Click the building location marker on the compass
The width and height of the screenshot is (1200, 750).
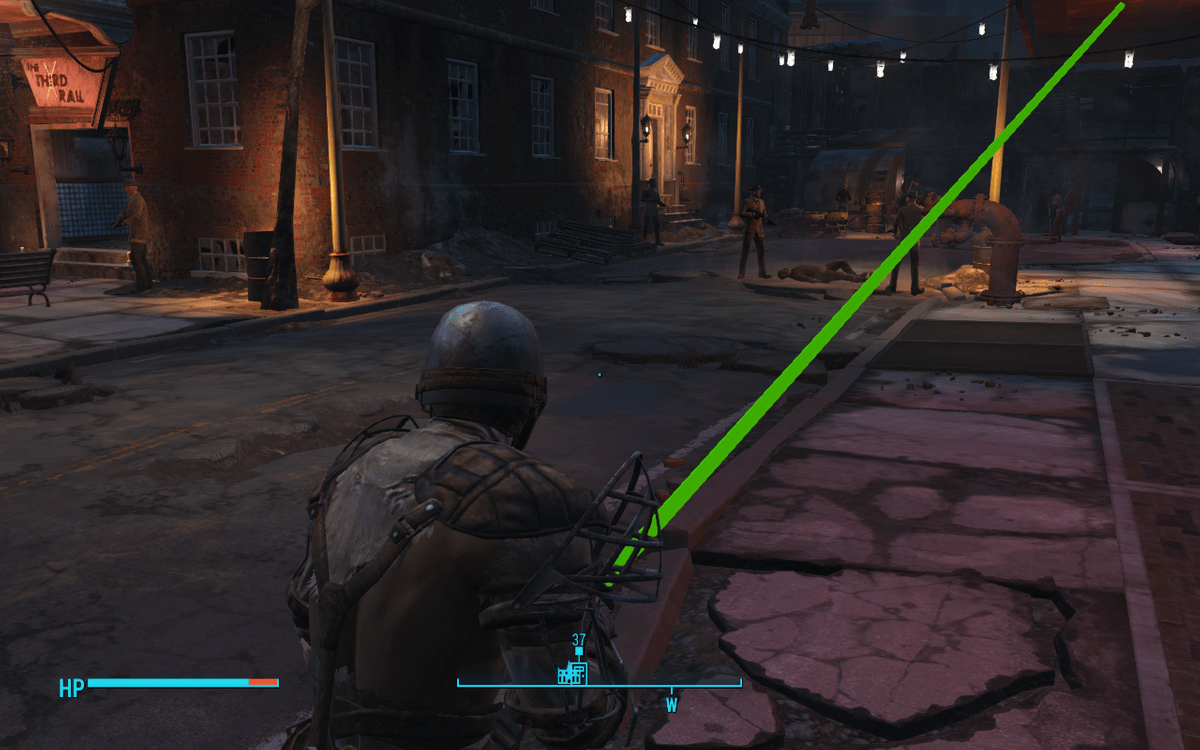click(572, 673)
